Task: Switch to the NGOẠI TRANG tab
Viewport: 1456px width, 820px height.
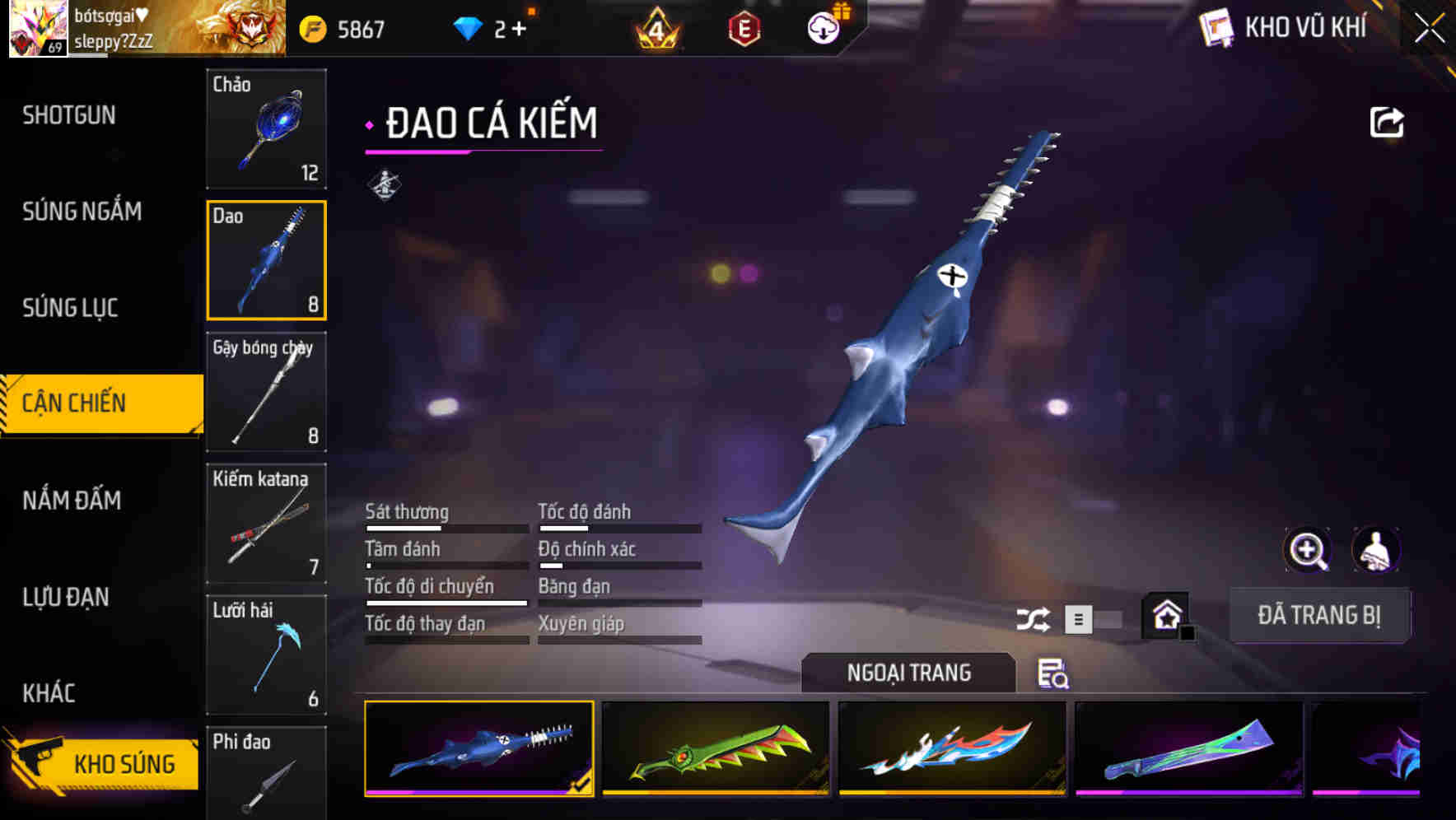Action: tap(908, 673)
